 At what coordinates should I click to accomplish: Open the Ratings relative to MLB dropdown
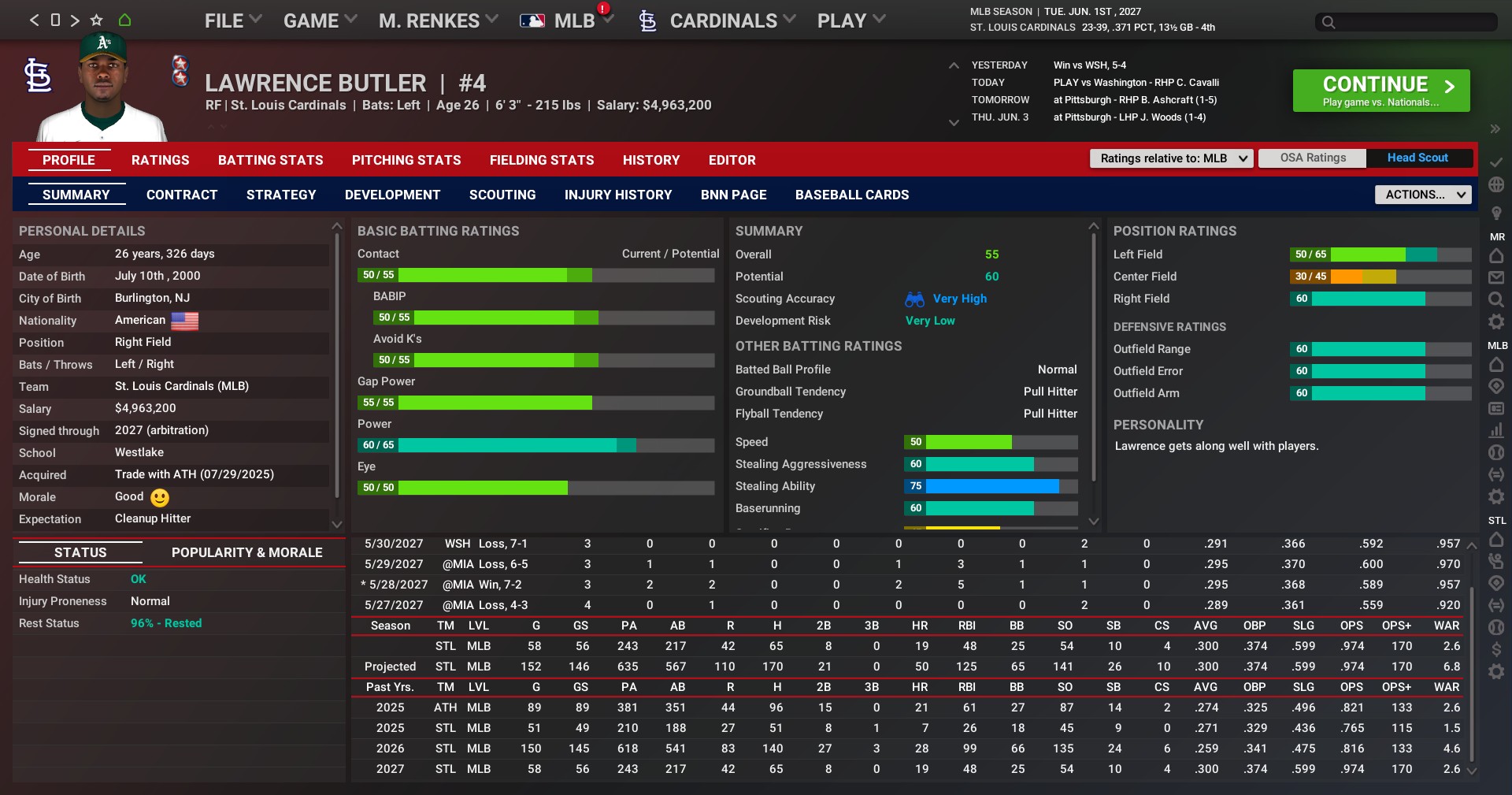[1170, 158]
